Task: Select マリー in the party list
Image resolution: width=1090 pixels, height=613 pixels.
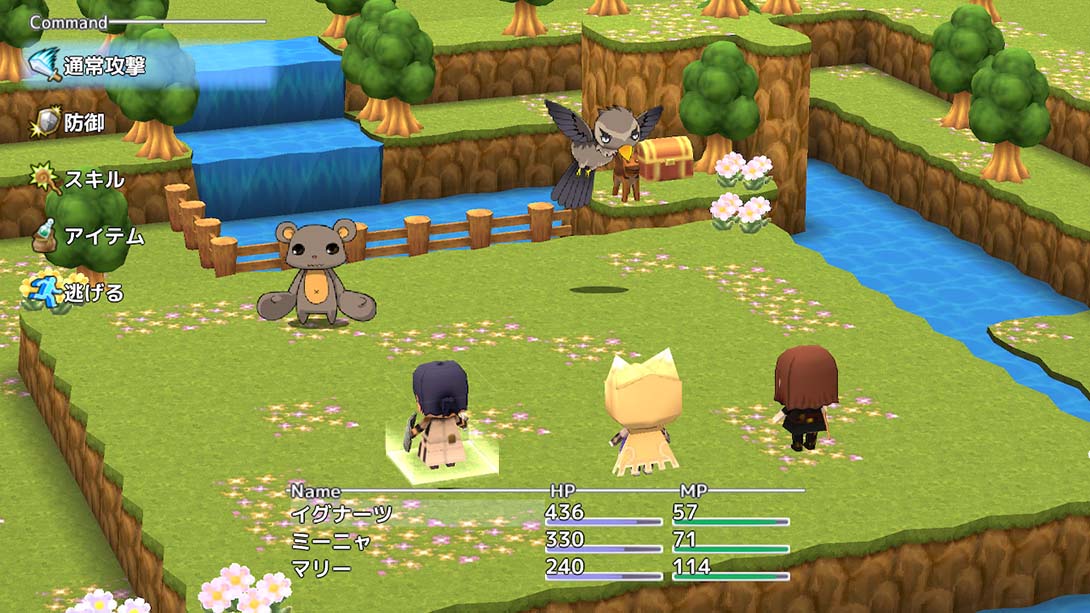Action: pos(321,568)
